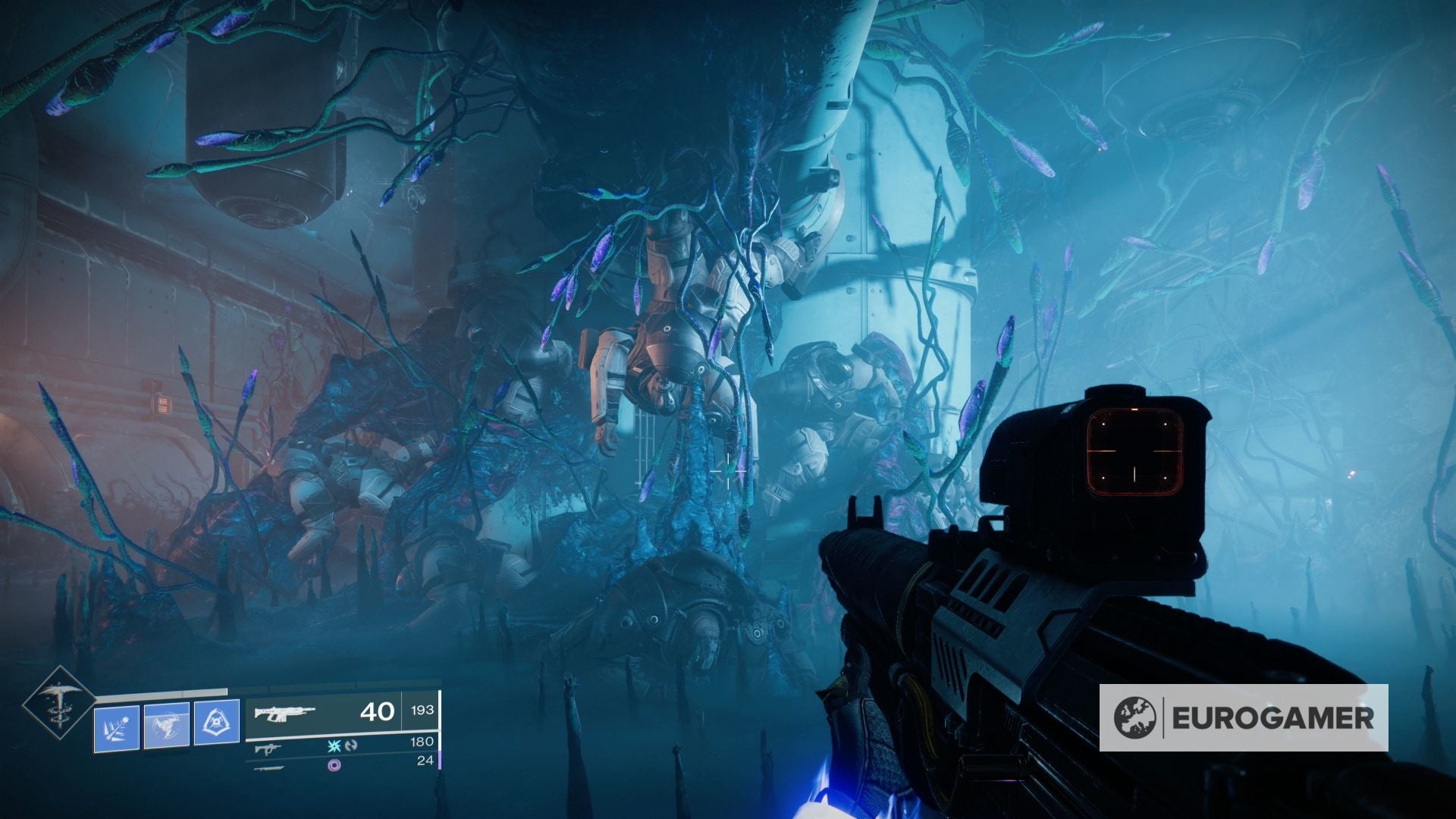1456x819 pixels.
Task: Trigger the swirling melee ability icon
Action: pos(167,726)
